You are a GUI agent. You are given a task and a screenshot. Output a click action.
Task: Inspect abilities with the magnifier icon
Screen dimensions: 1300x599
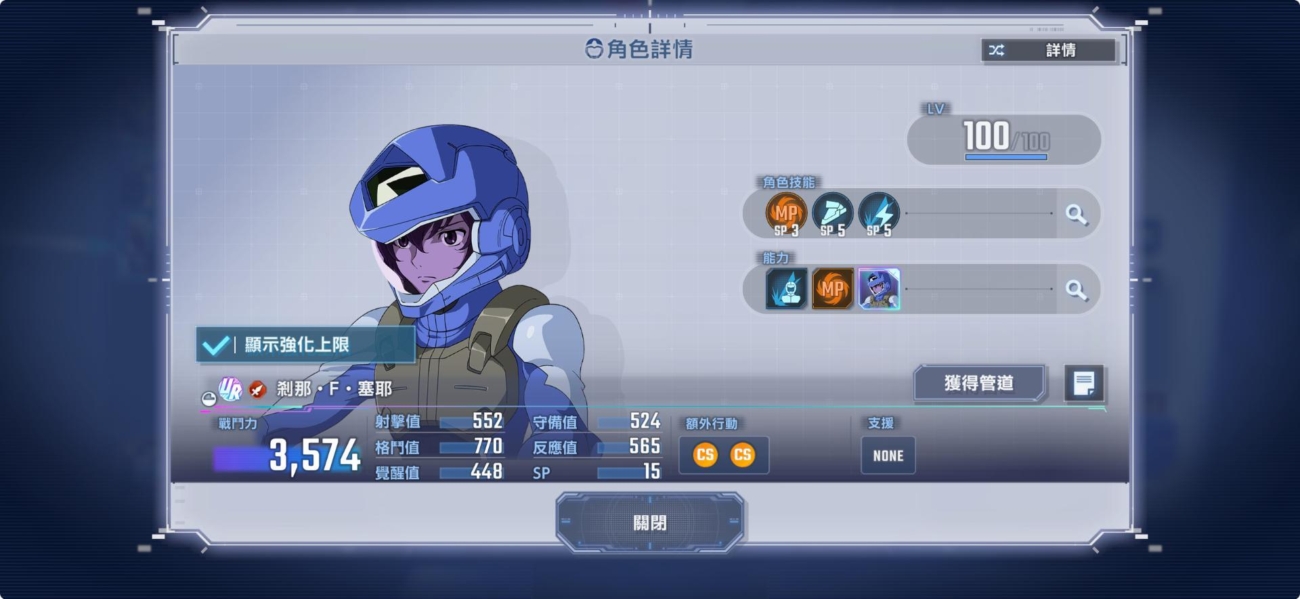click(1076, 290)
